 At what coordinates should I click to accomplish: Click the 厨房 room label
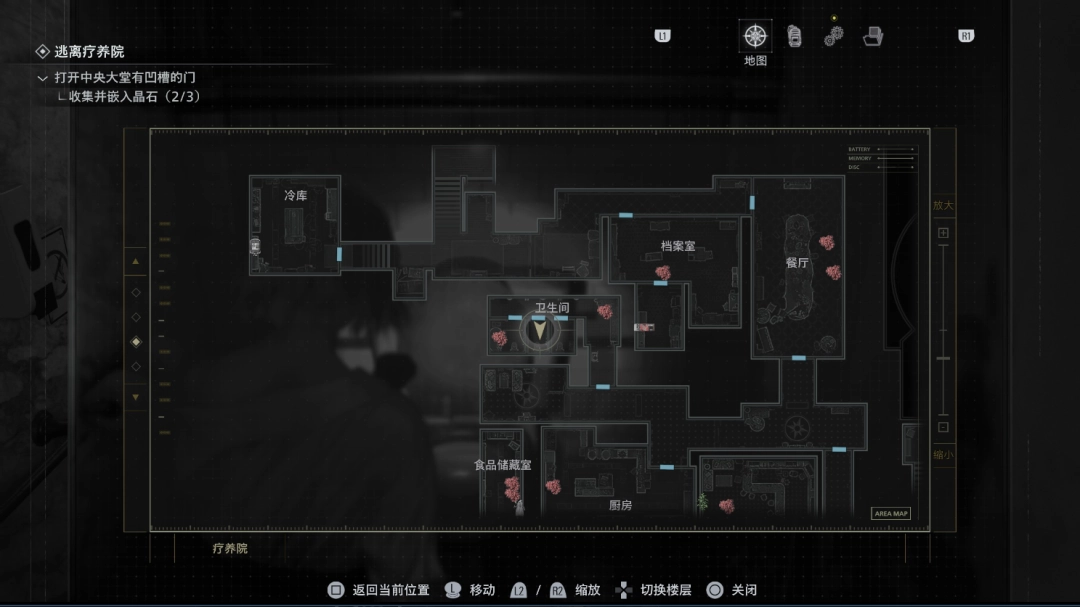tap(620, 505)
